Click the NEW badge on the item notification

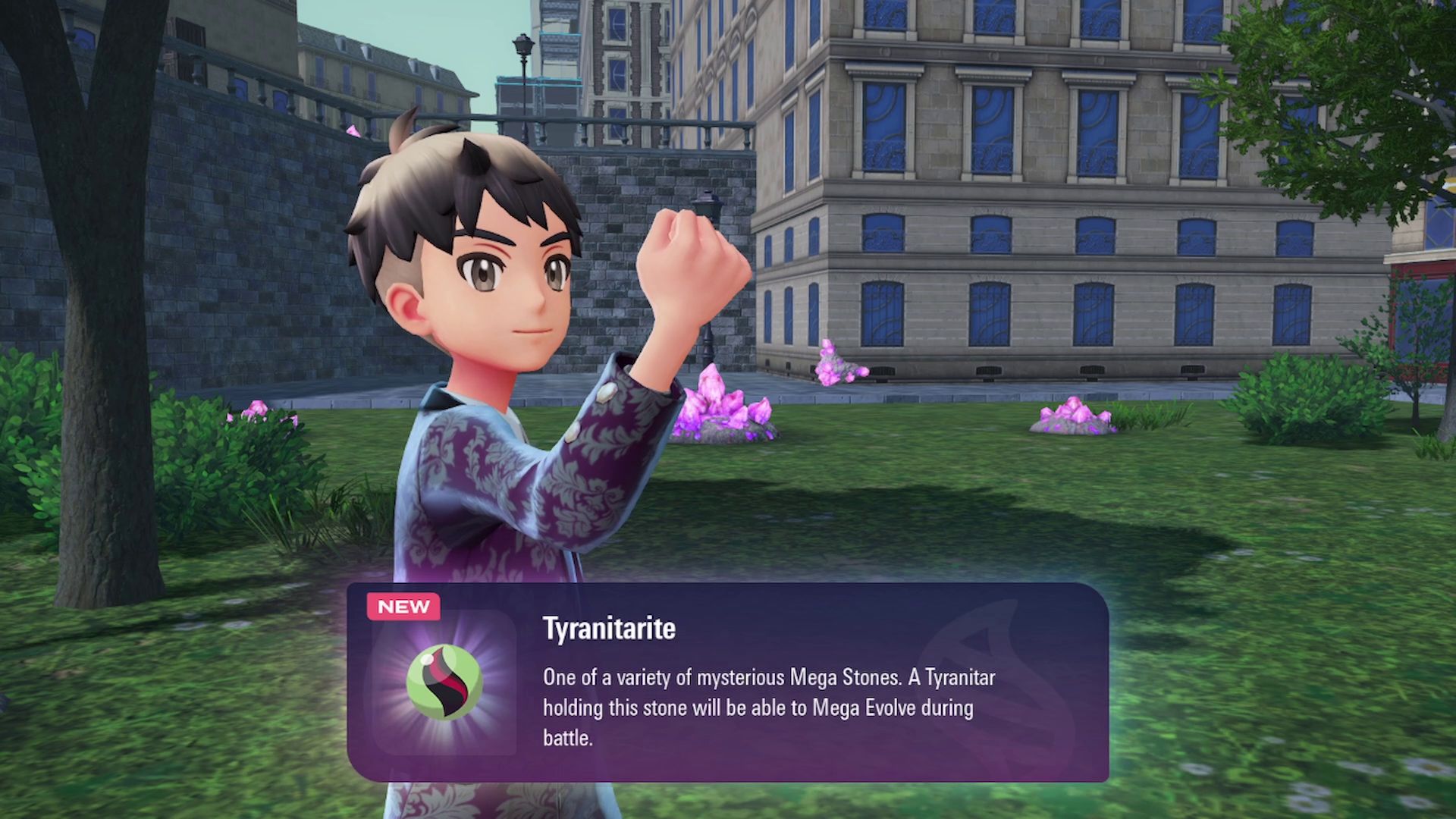(403, 606)
